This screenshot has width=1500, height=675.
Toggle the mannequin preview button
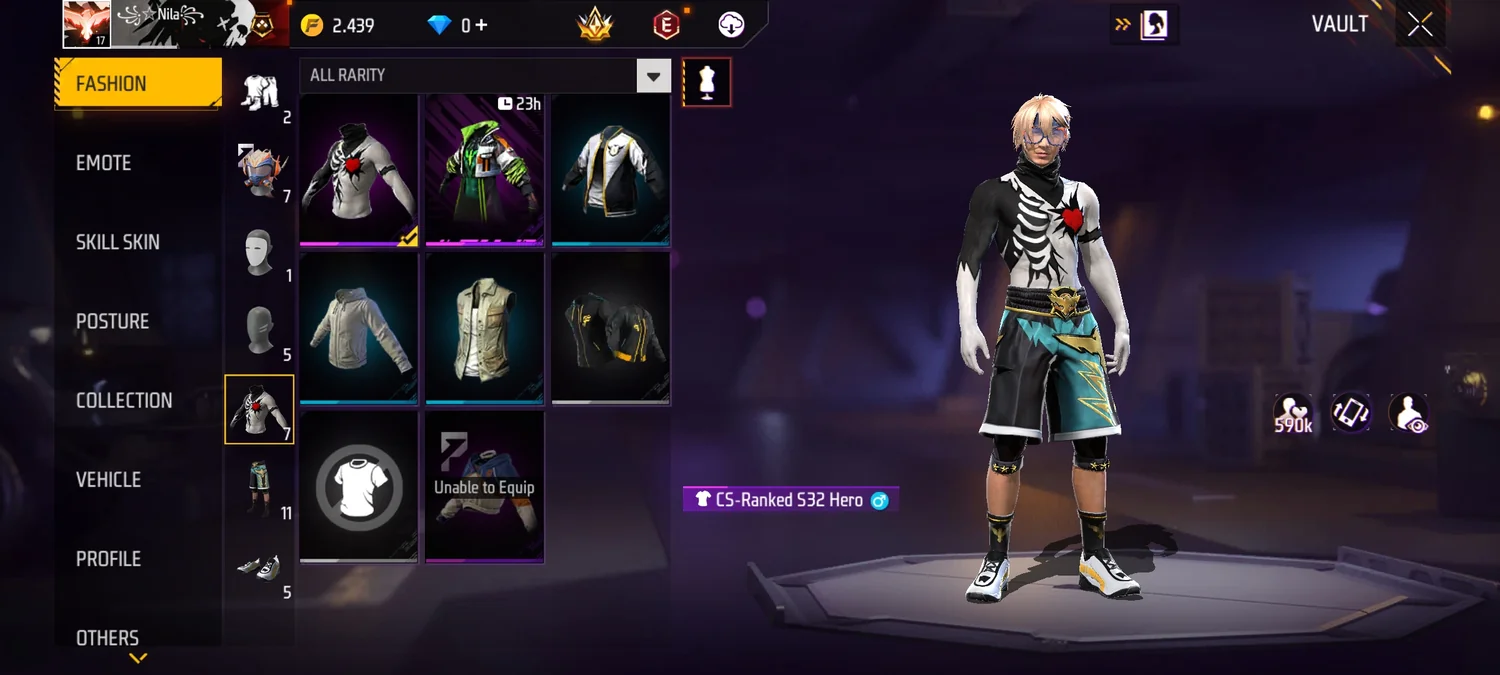click(x=707, y=82)
